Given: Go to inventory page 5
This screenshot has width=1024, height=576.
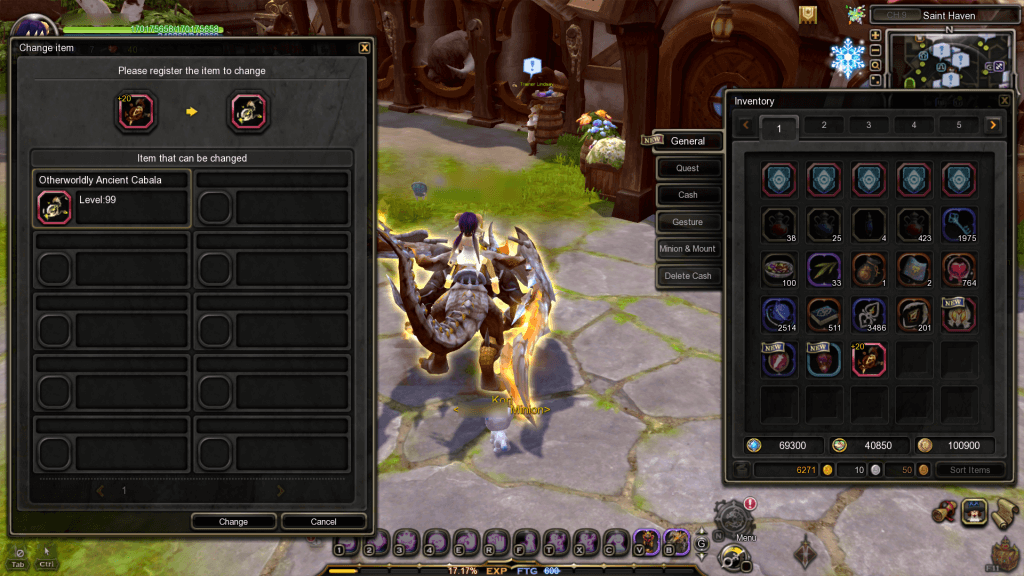Looking at the screenshot, I should [958, 125].
